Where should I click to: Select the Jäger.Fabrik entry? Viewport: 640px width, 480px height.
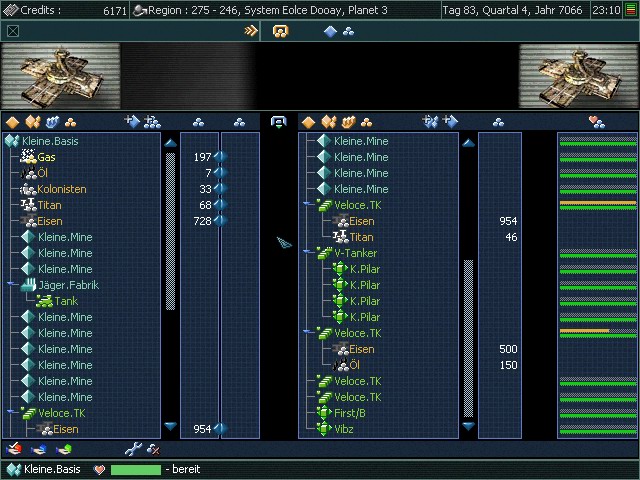point(68,285)
